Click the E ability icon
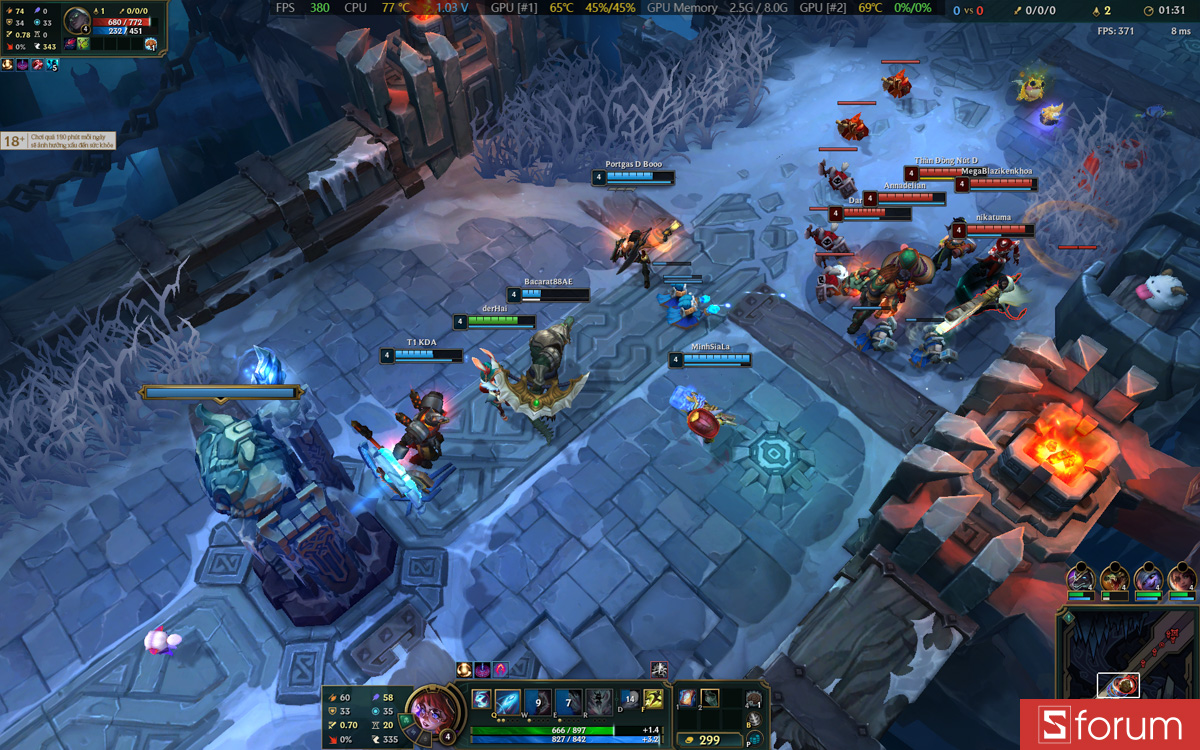1200x750 pixels. click(568, 701)
